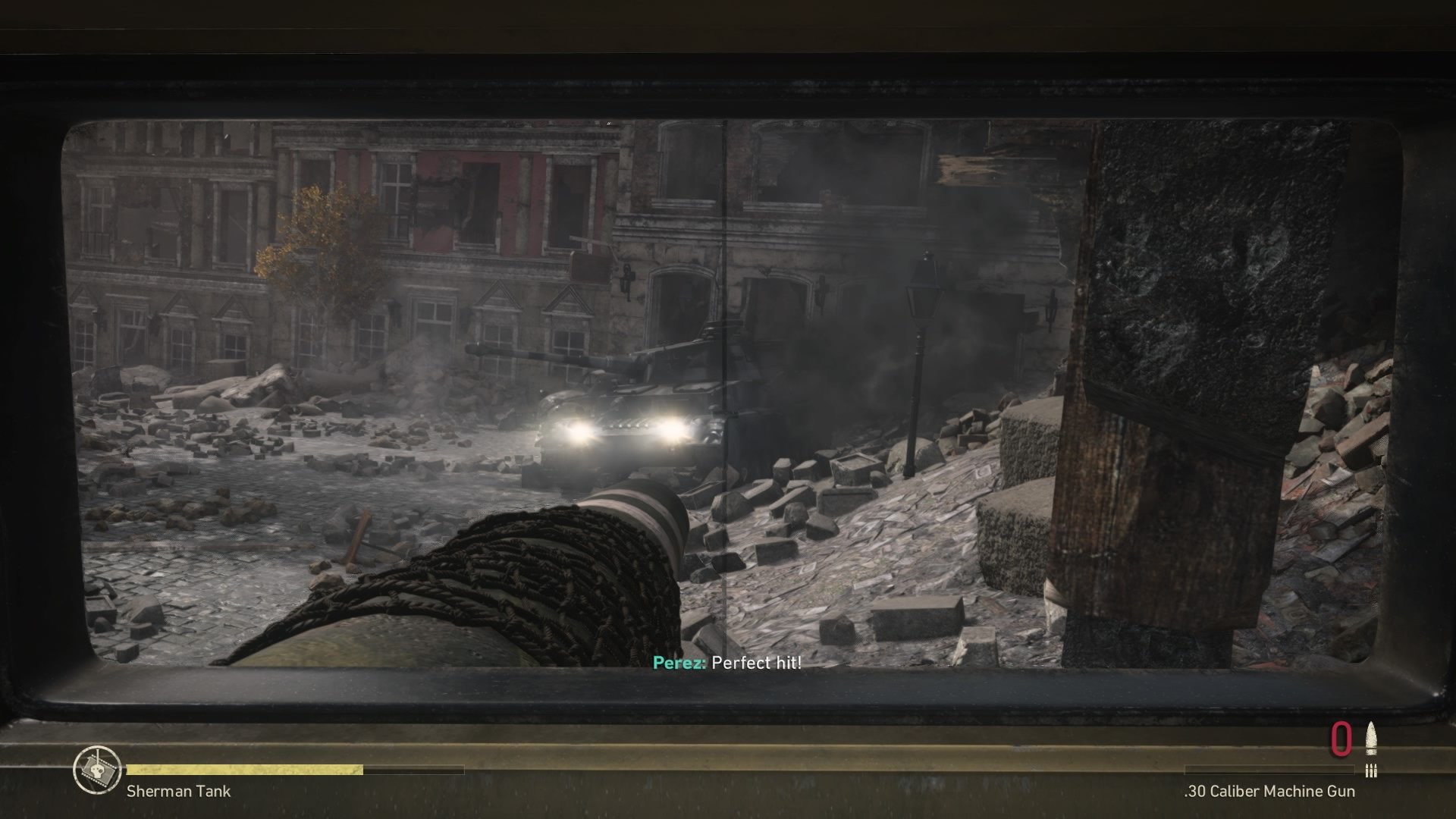This screenshot has width=1456, height=819.
Task: Select the .30 Caliber Machine Gun weapon label
Action: coord(1269,792)
